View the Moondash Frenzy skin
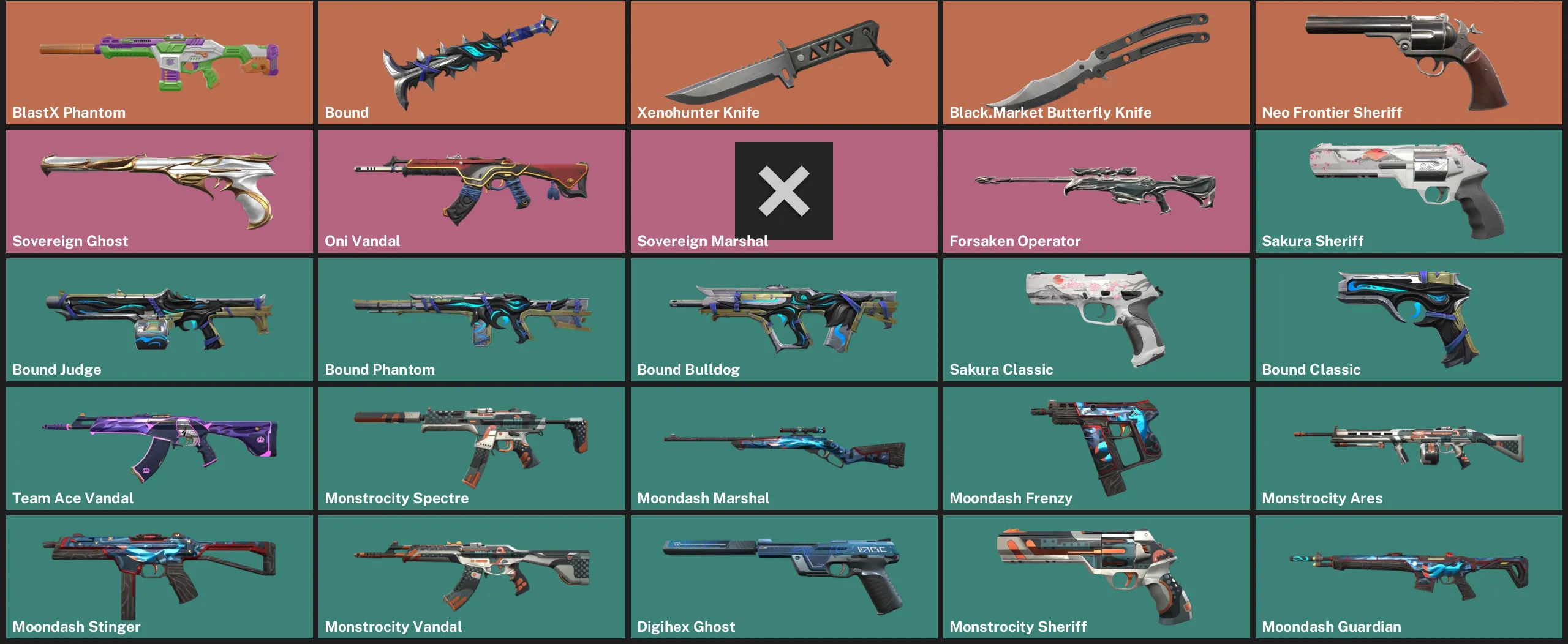This screenshot has height=644, width=1568. [x=1096, y=447]
